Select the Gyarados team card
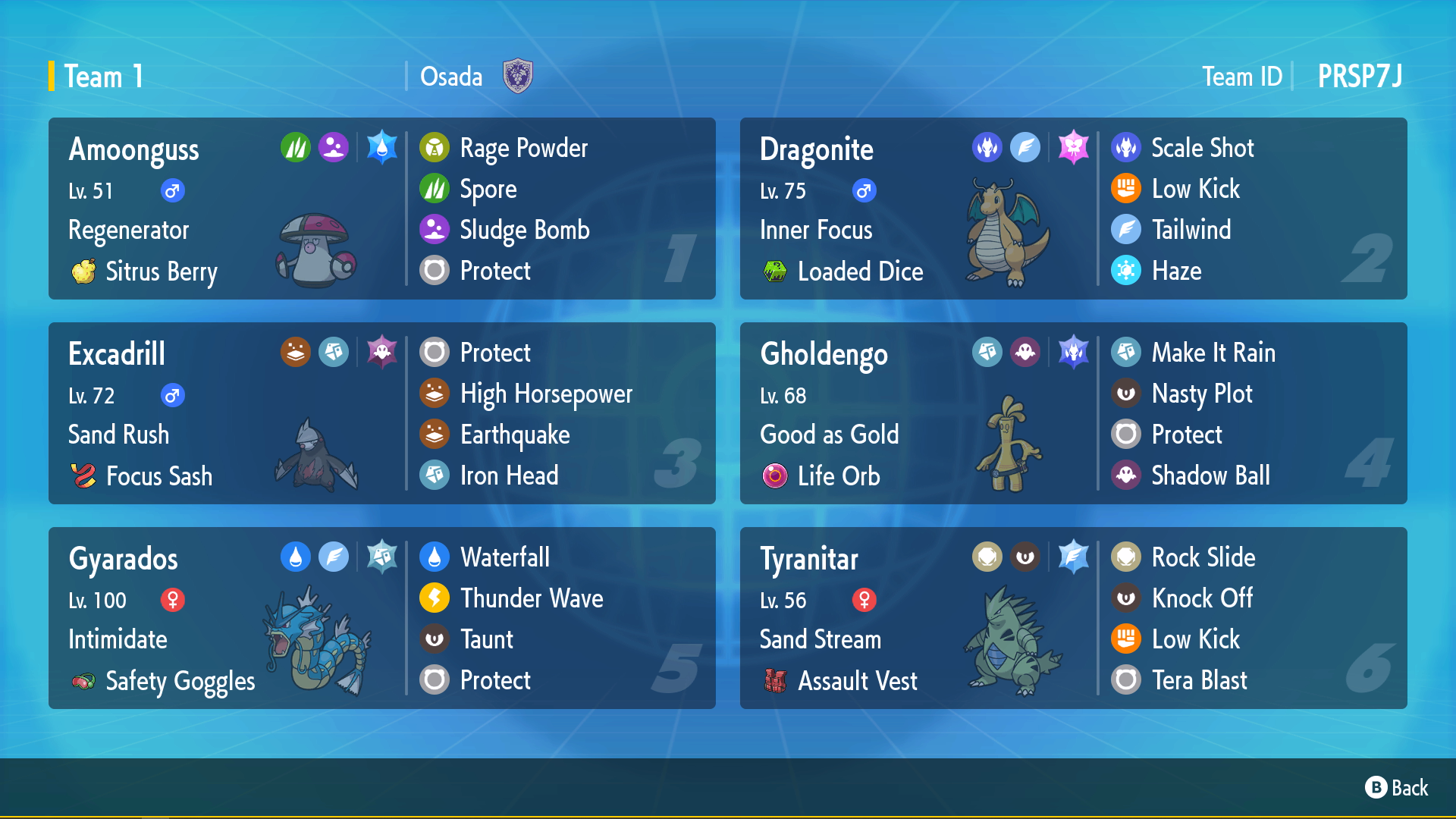1456x819 pixels. pos(381,618)
